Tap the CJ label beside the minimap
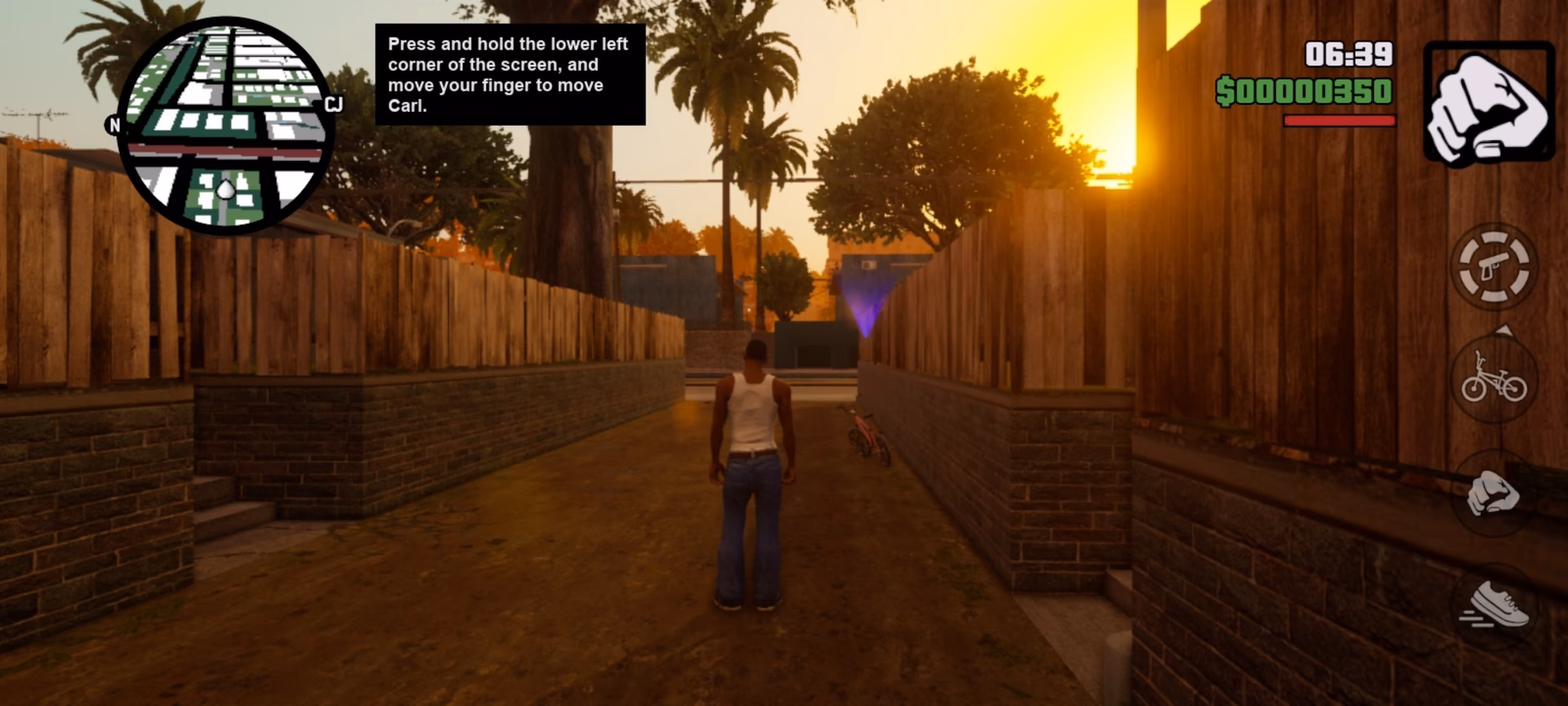Viewport: 1568px width, 706px height. 333,104
